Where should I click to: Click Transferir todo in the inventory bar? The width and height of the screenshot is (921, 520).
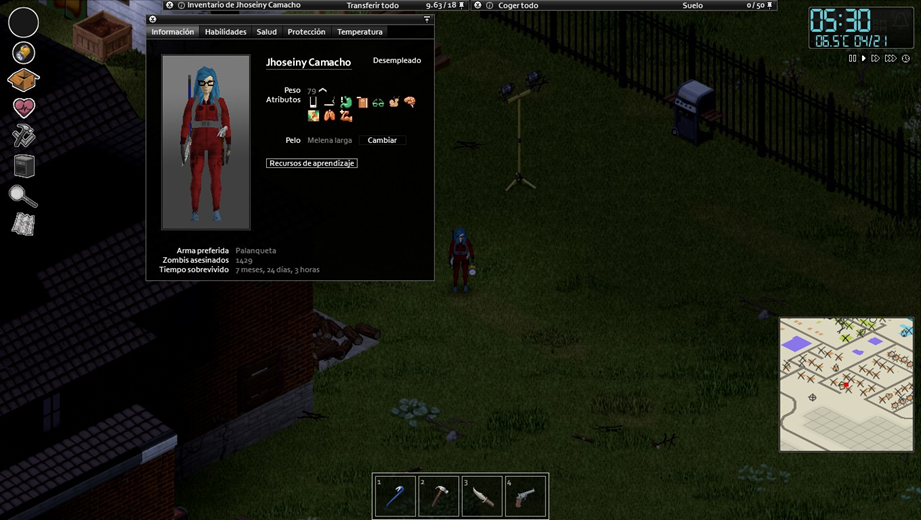[x=372, y=6]
